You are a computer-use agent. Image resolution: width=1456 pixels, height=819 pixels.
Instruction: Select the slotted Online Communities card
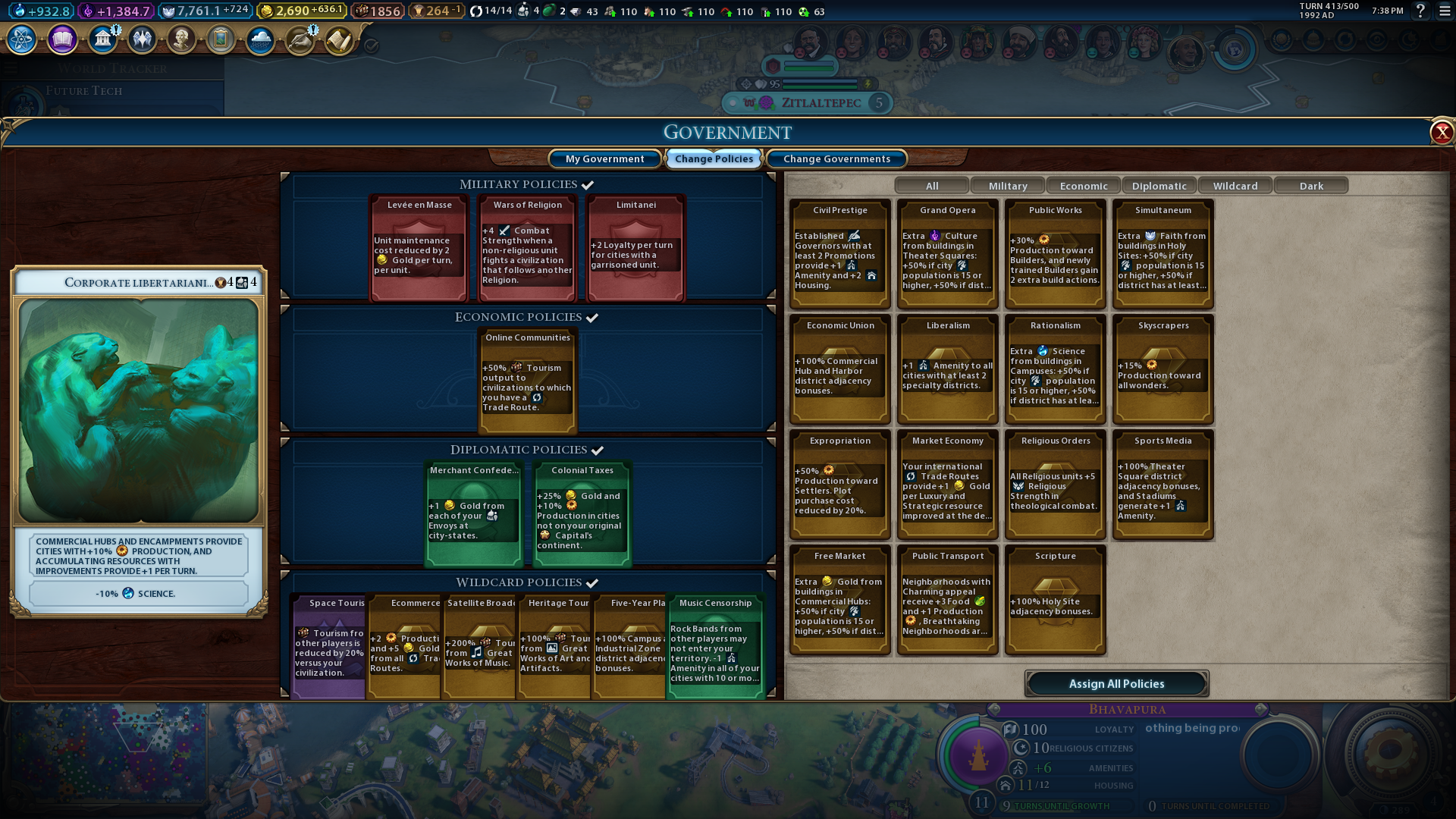pyautogui.click(x=528, y=381)
